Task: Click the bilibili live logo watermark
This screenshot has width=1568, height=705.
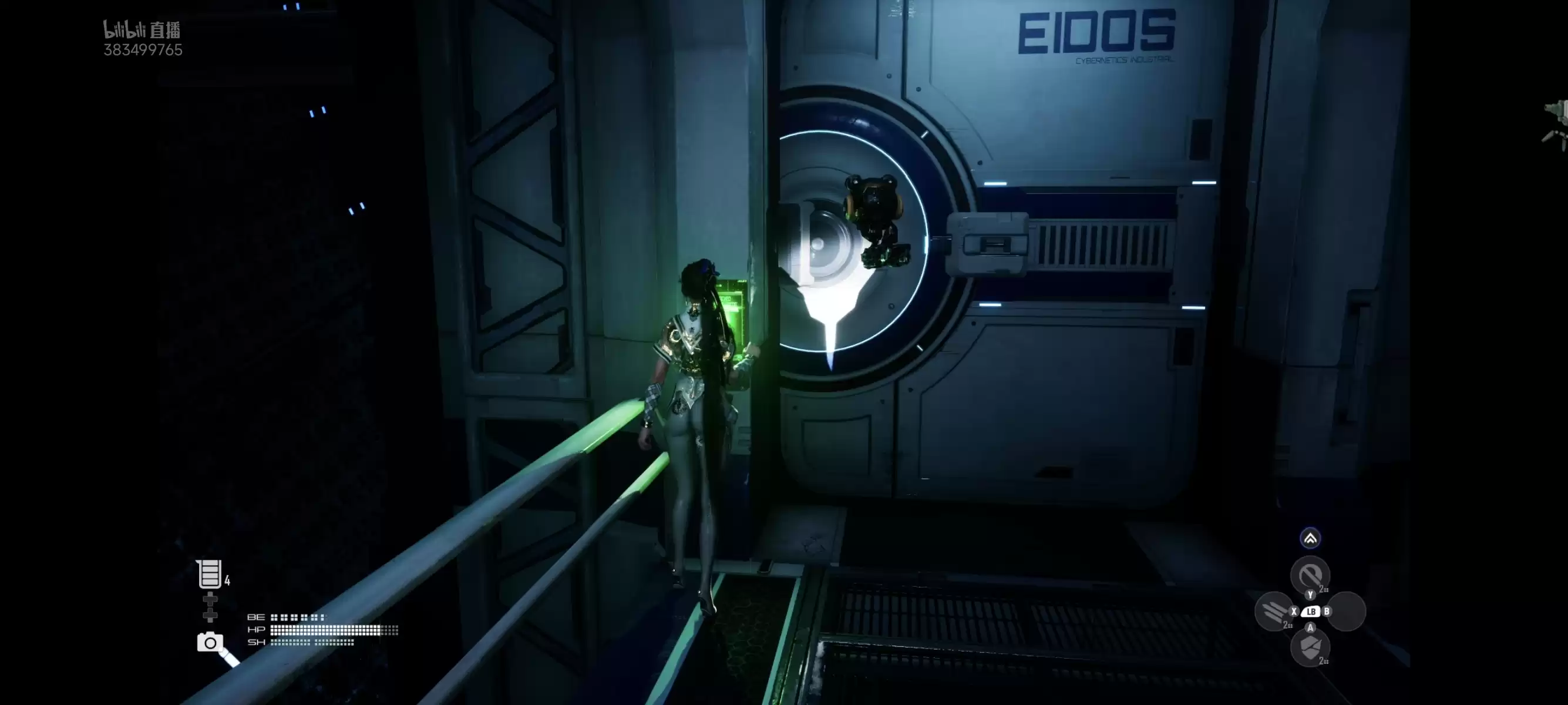Action: 142,31
